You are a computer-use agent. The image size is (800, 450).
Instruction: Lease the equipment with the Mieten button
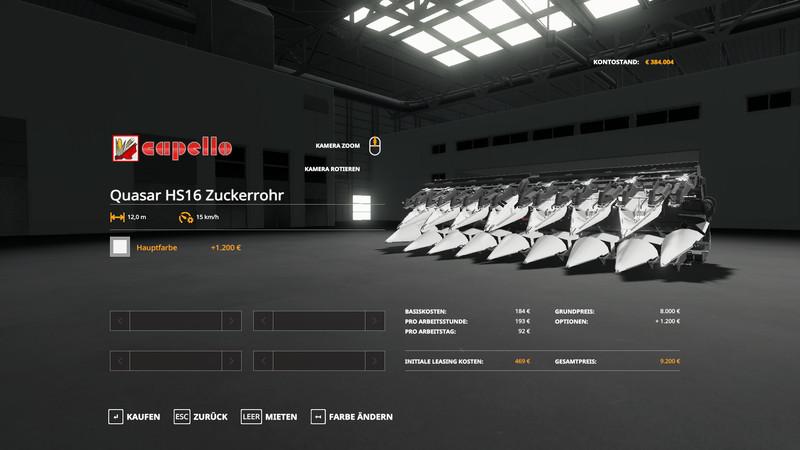pos(269,416)
